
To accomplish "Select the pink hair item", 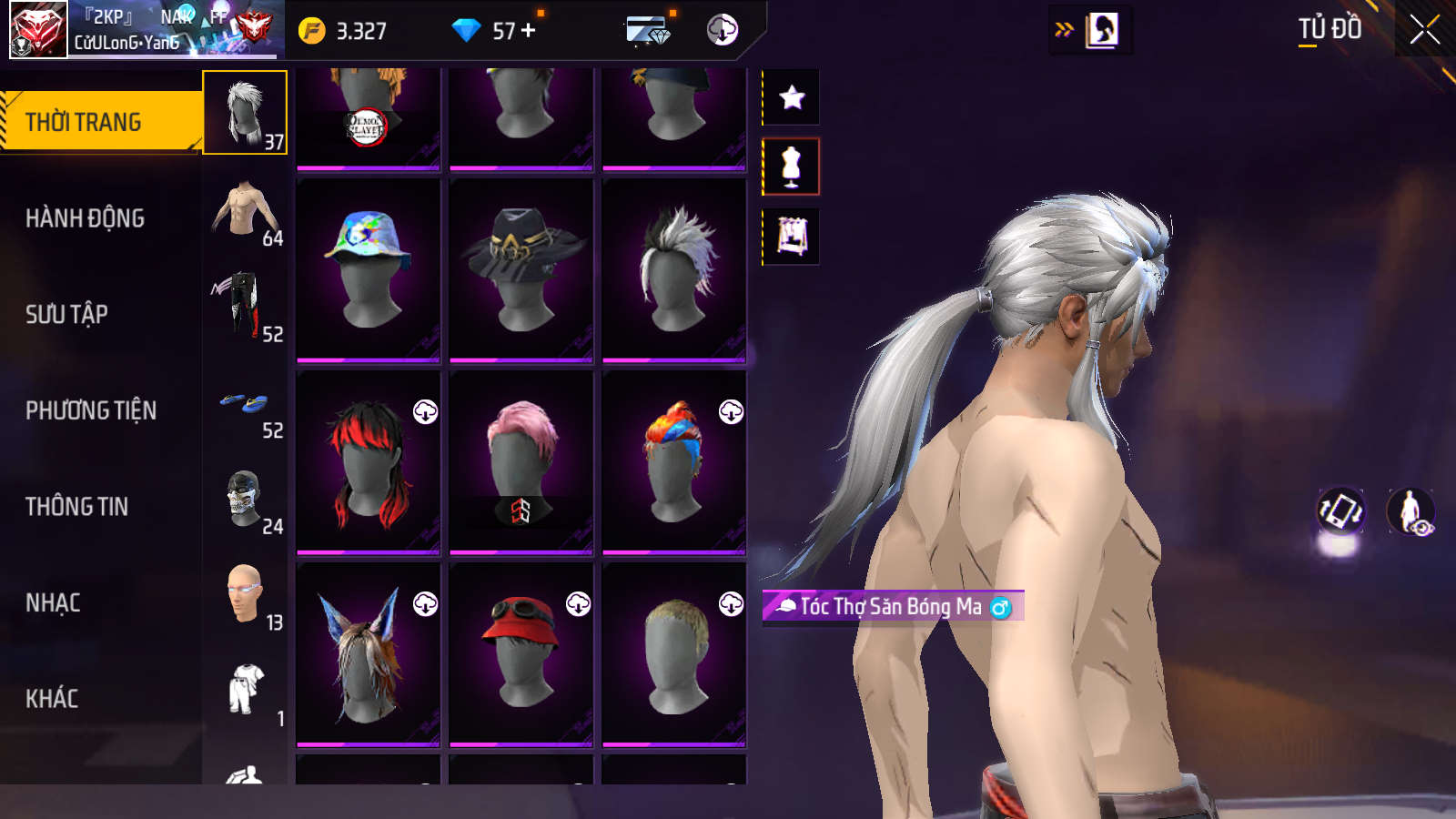I will [521, 462].
